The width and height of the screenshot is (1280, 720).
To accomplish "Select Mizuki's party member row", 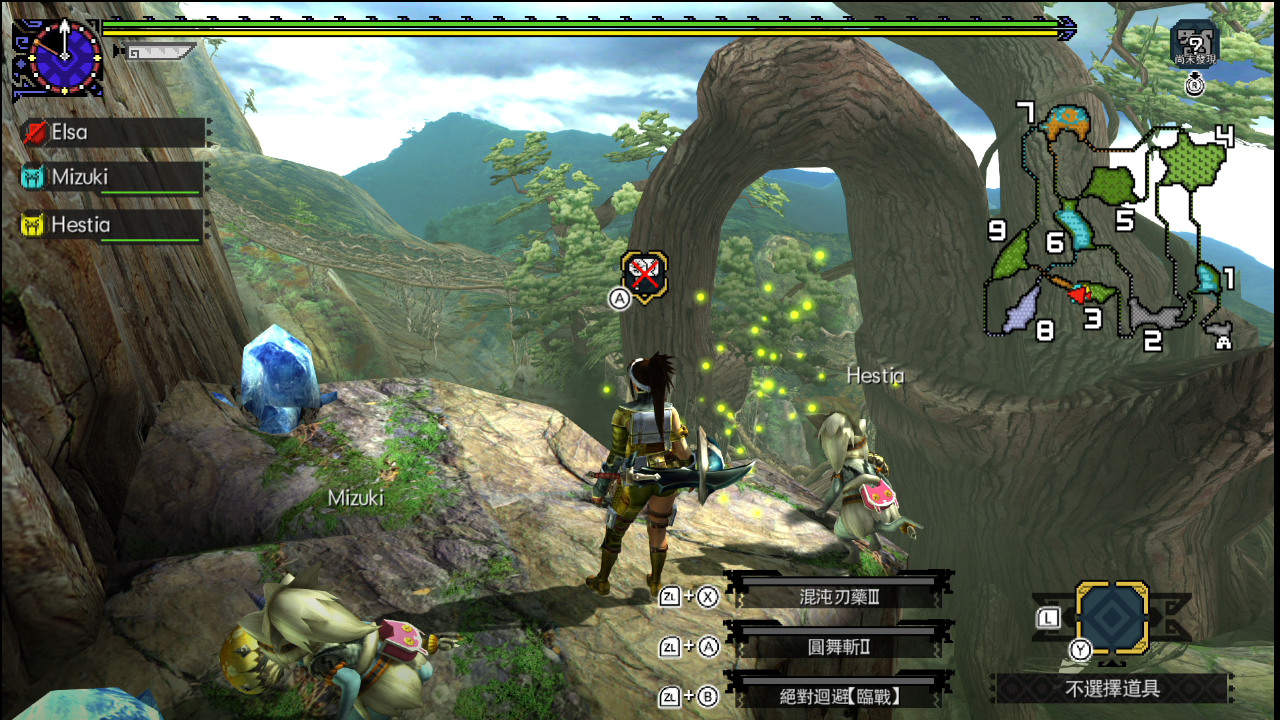I will [x=112, y=178].
